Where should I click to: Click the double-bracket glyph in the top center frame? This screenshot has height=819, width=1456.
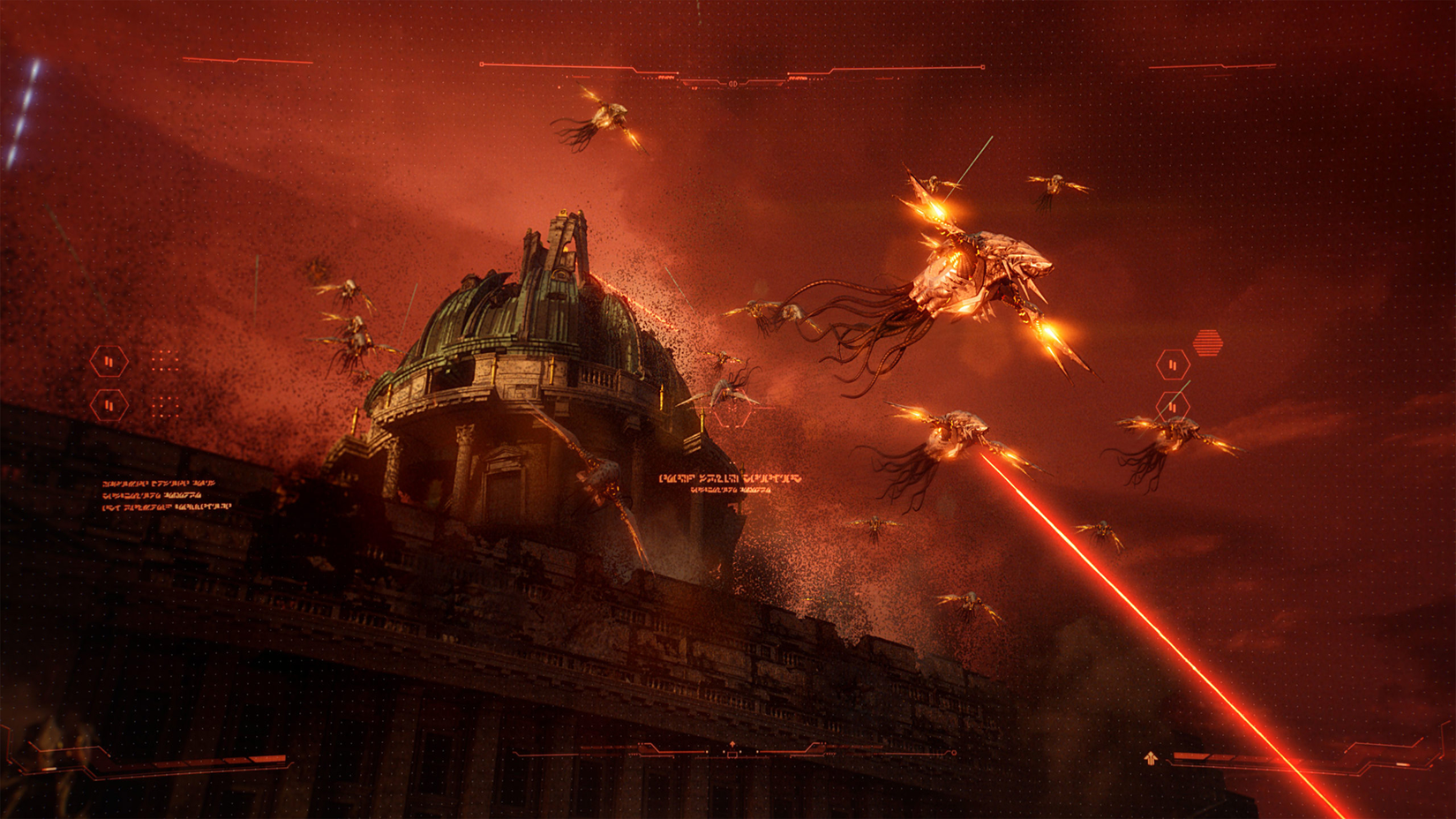733,84
